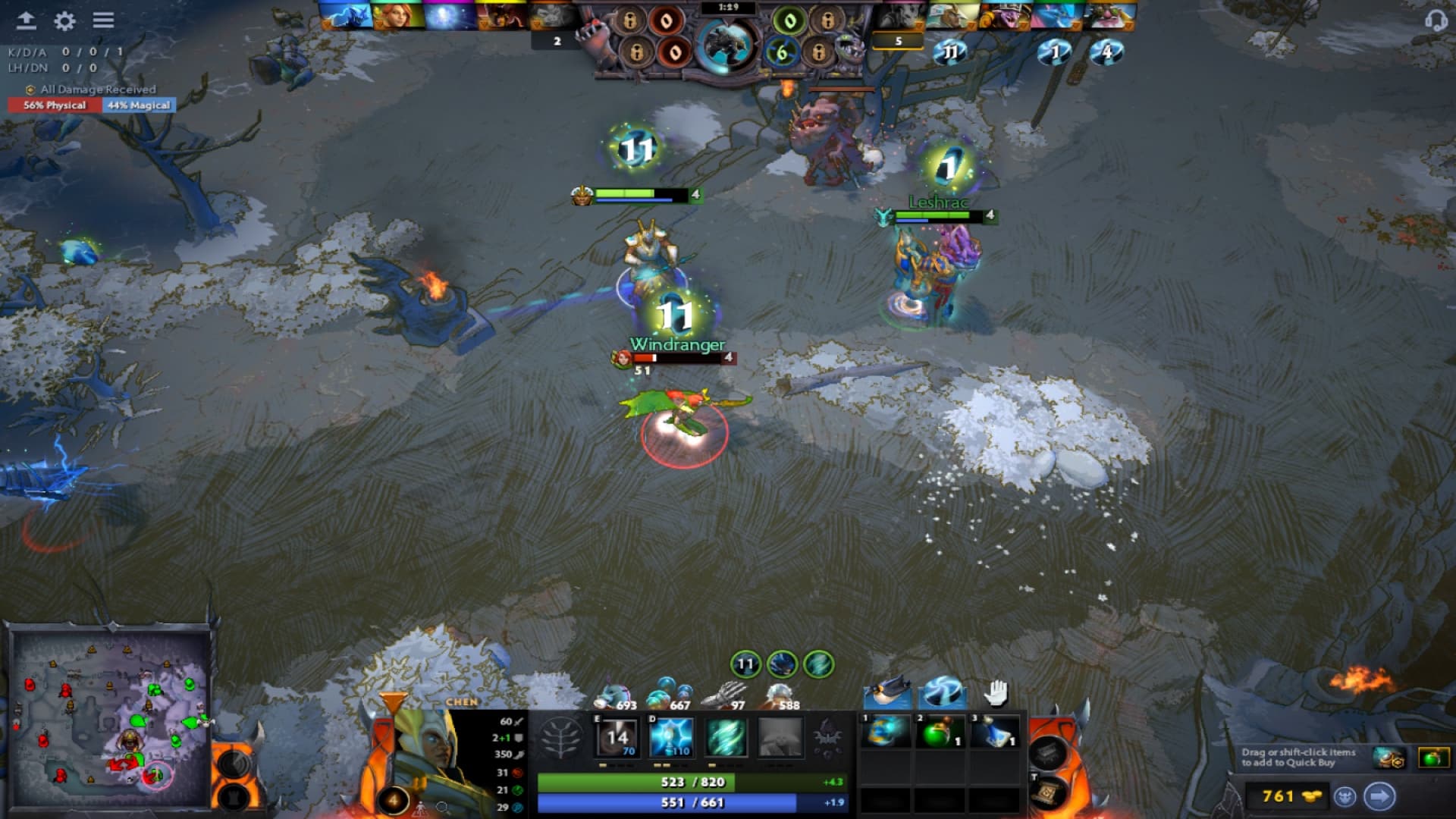Select Windranger's hero portrait in the top bar
1456x819 pixels.
tap(397, 15)
